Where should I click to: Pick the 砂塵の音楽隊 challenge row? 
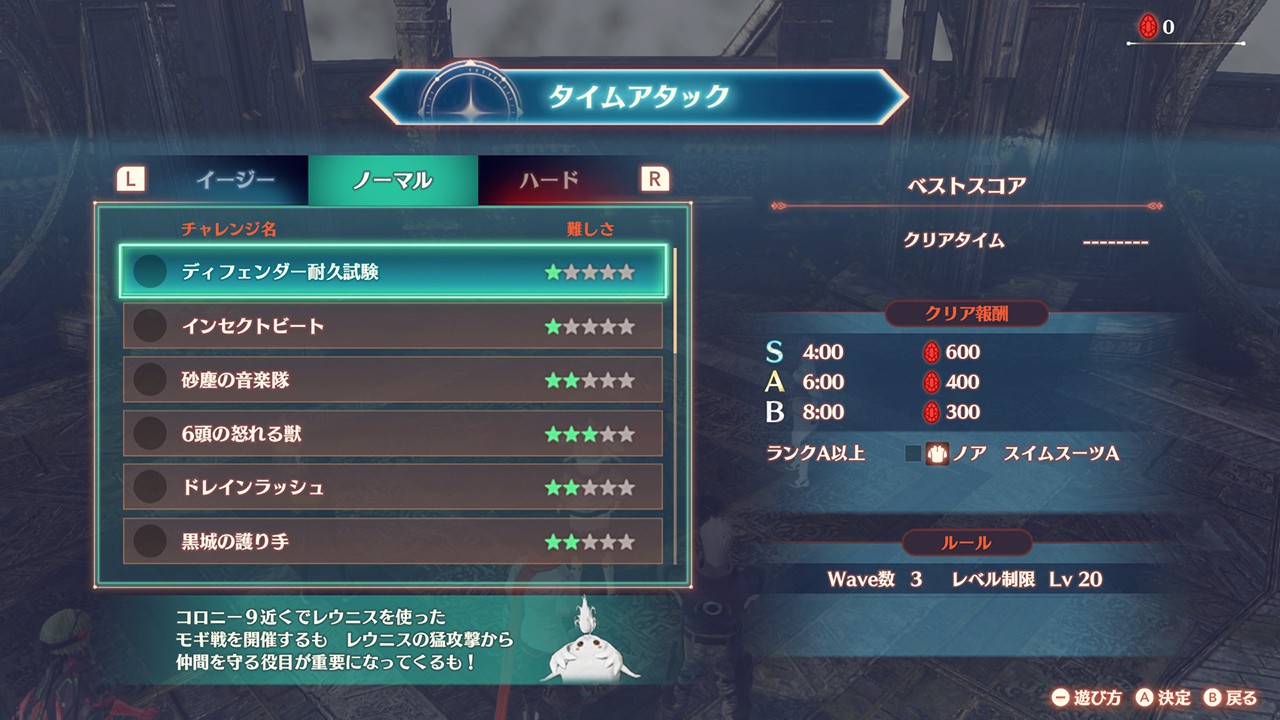[x=392, y=381]
